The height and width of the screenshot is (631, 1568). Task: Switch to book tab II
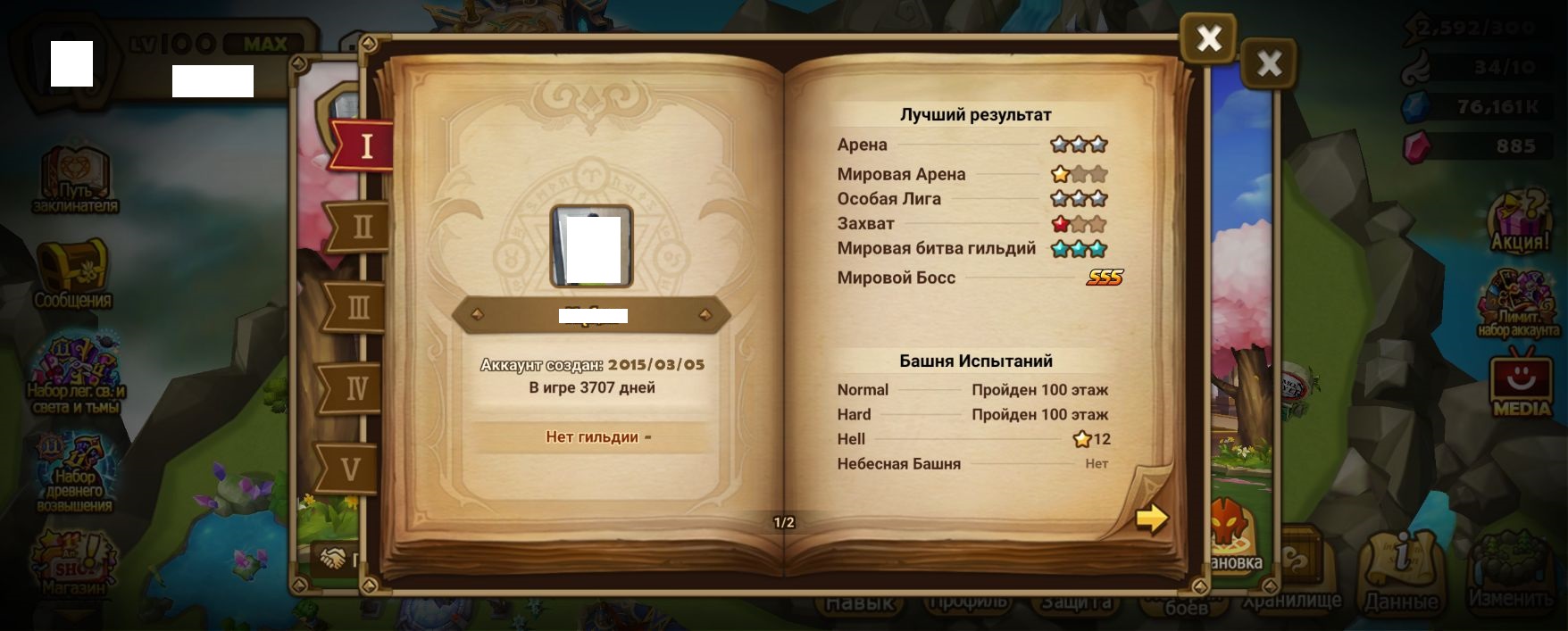pyautogui.click(x=361, y=227)
